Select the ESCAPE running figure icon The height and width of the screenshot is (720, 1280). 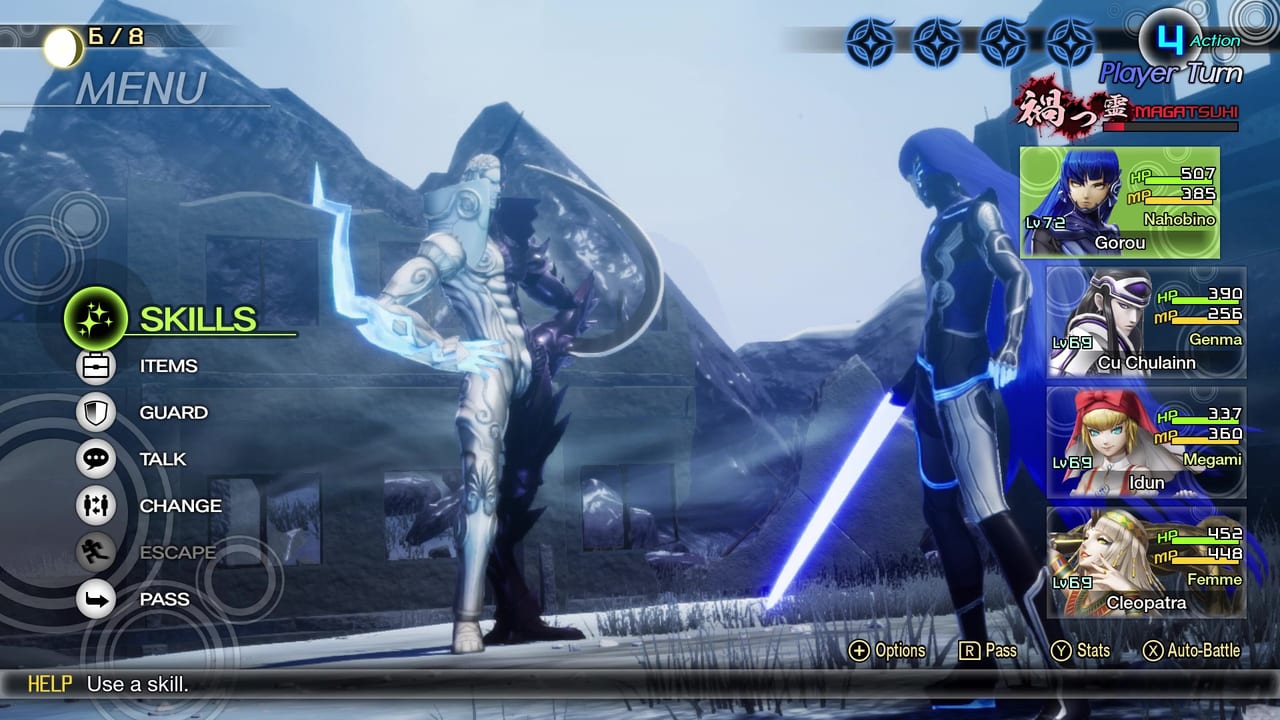pyautogui.click(x=96, y=552)
